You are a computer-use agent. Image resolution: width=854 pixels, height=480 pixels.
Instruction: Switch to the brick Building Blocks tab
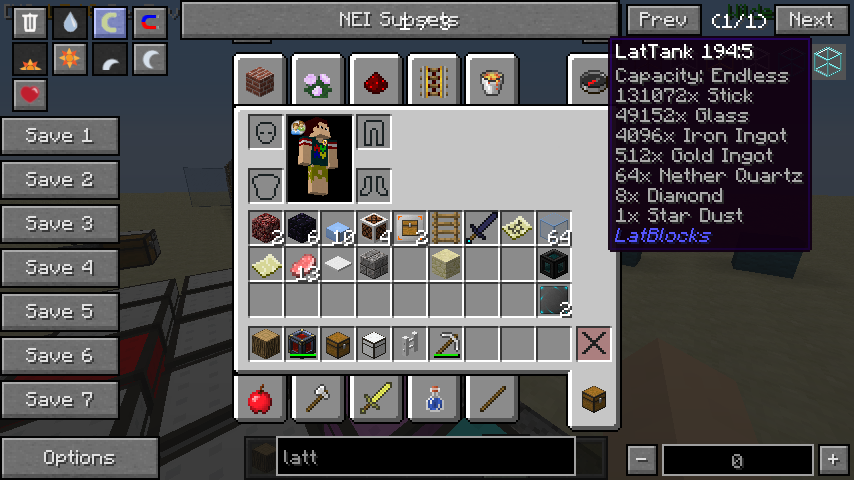click(x=260, y=80)
